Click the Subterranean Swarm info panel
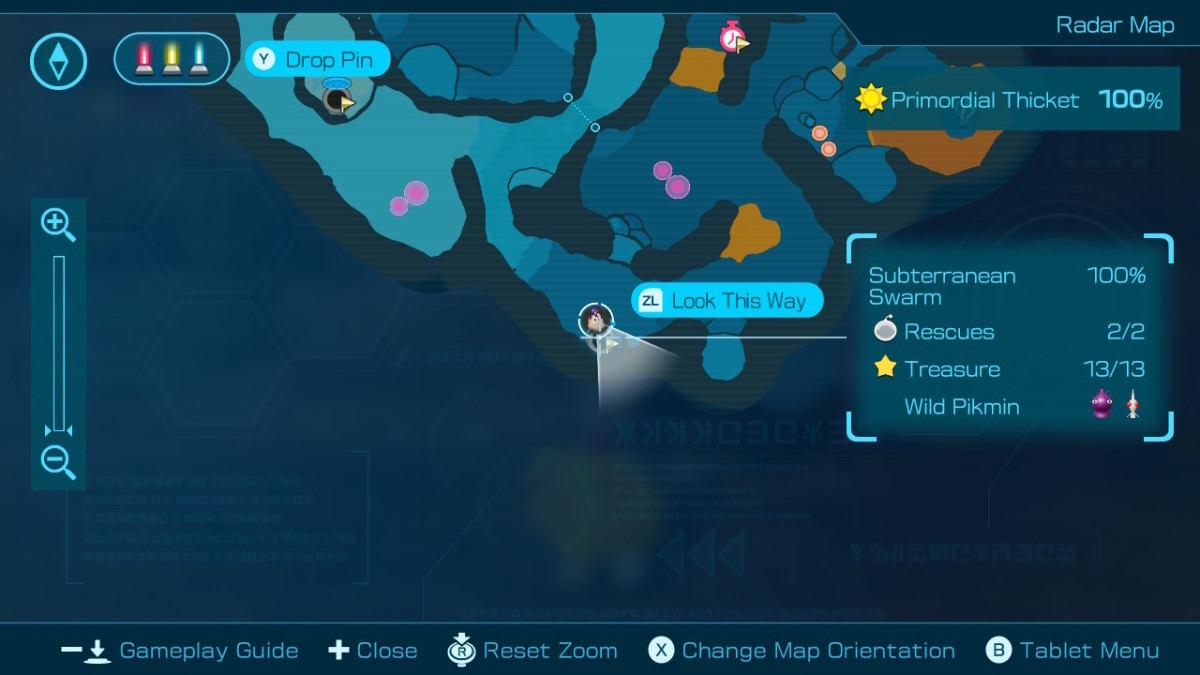 [1009, 338]
